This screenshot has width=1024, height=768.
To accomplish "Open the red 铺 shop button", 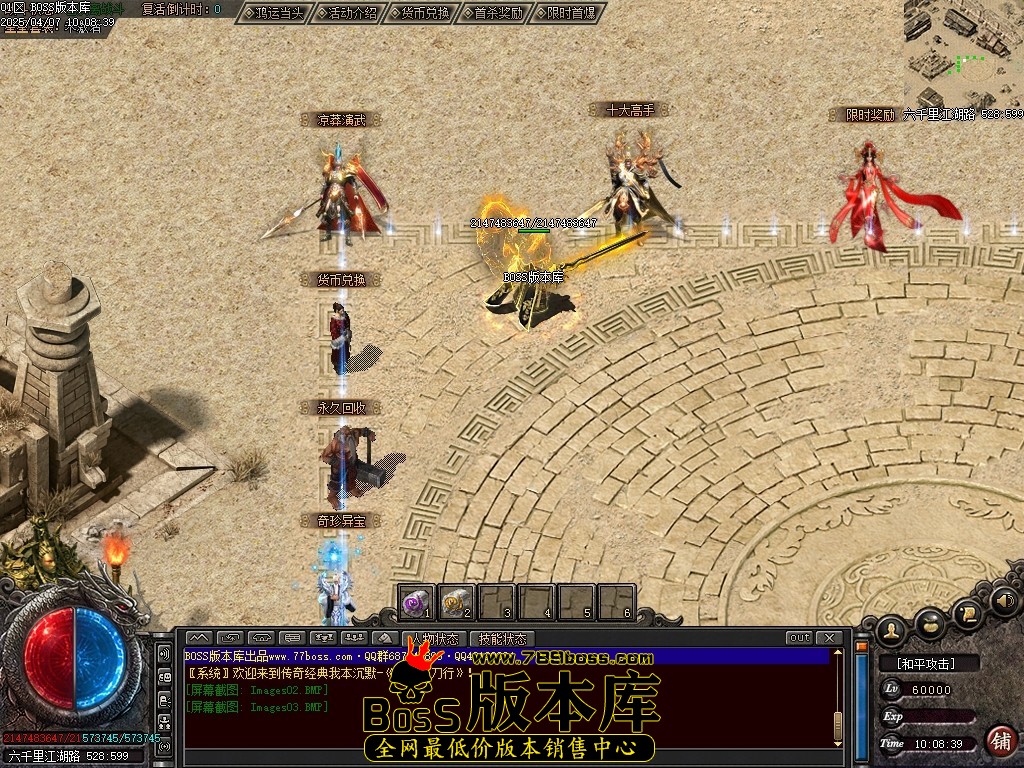I will click(999, 741).
